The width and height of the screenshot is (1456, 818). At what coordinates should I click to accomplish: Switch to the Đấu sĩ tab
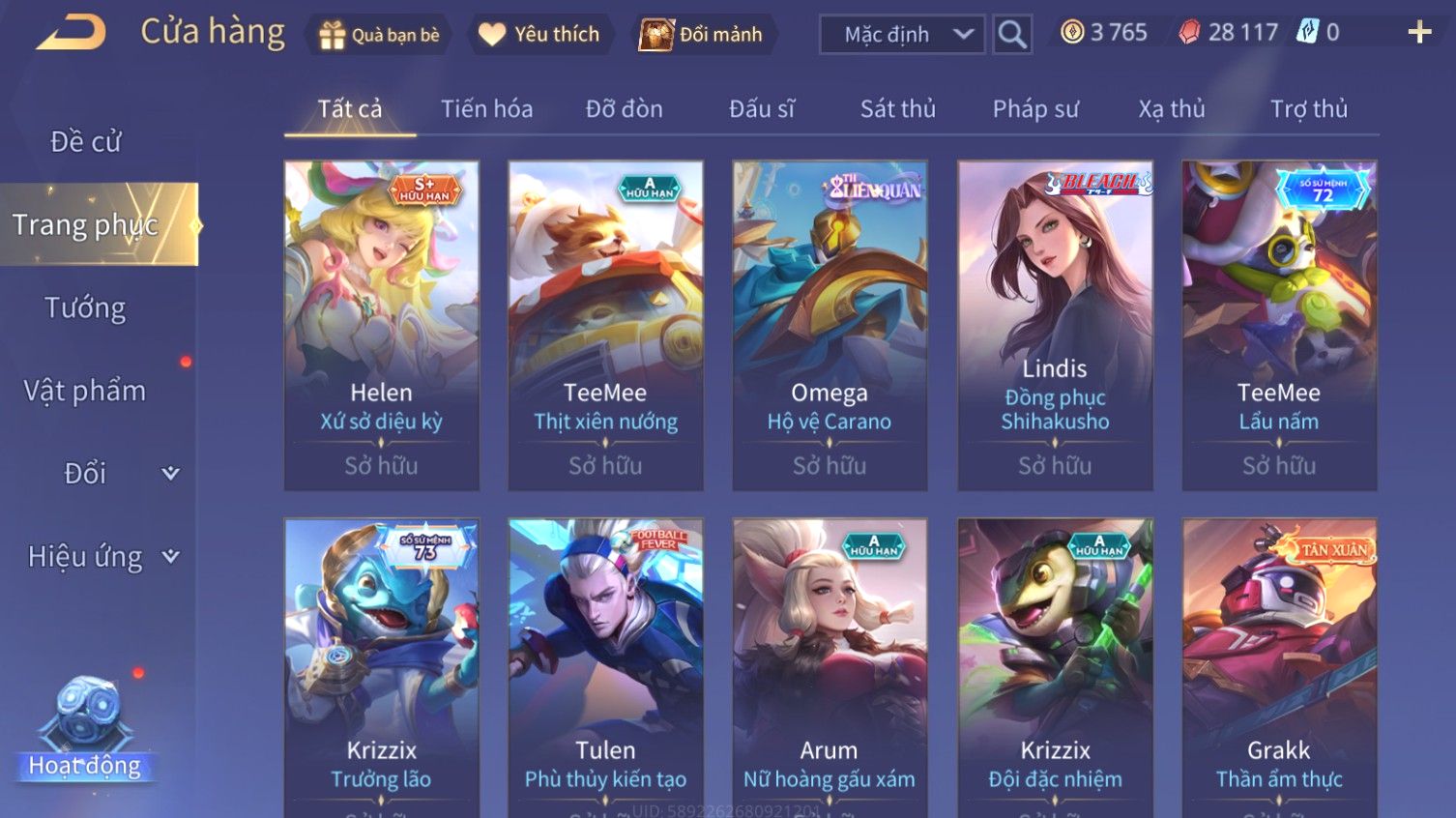coord(761,109)
